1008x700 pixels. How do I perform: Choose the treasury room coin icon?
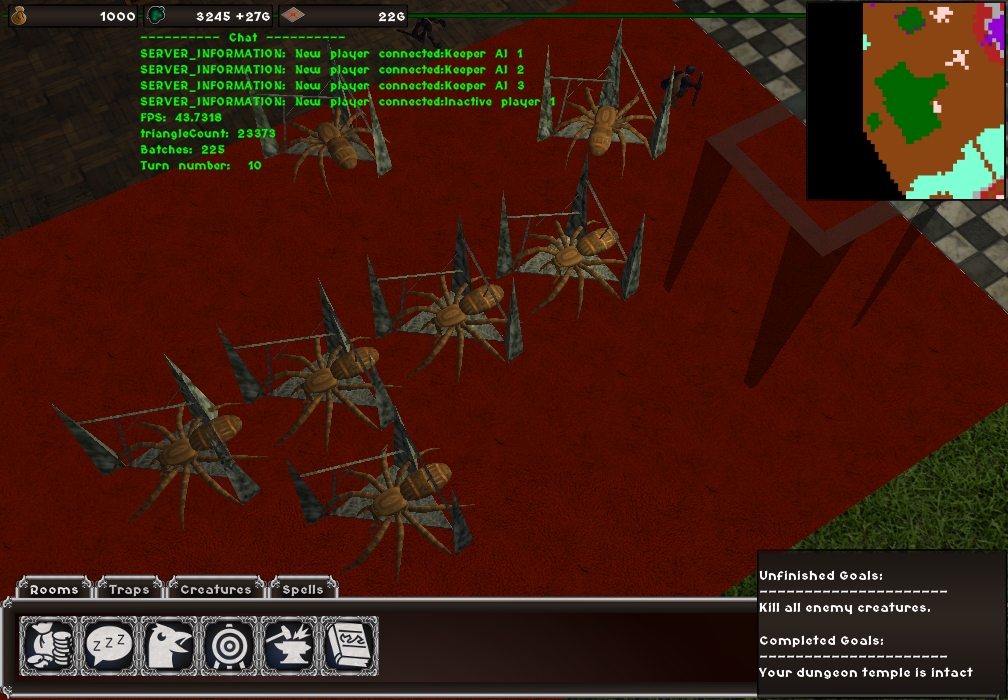point(50,645)
